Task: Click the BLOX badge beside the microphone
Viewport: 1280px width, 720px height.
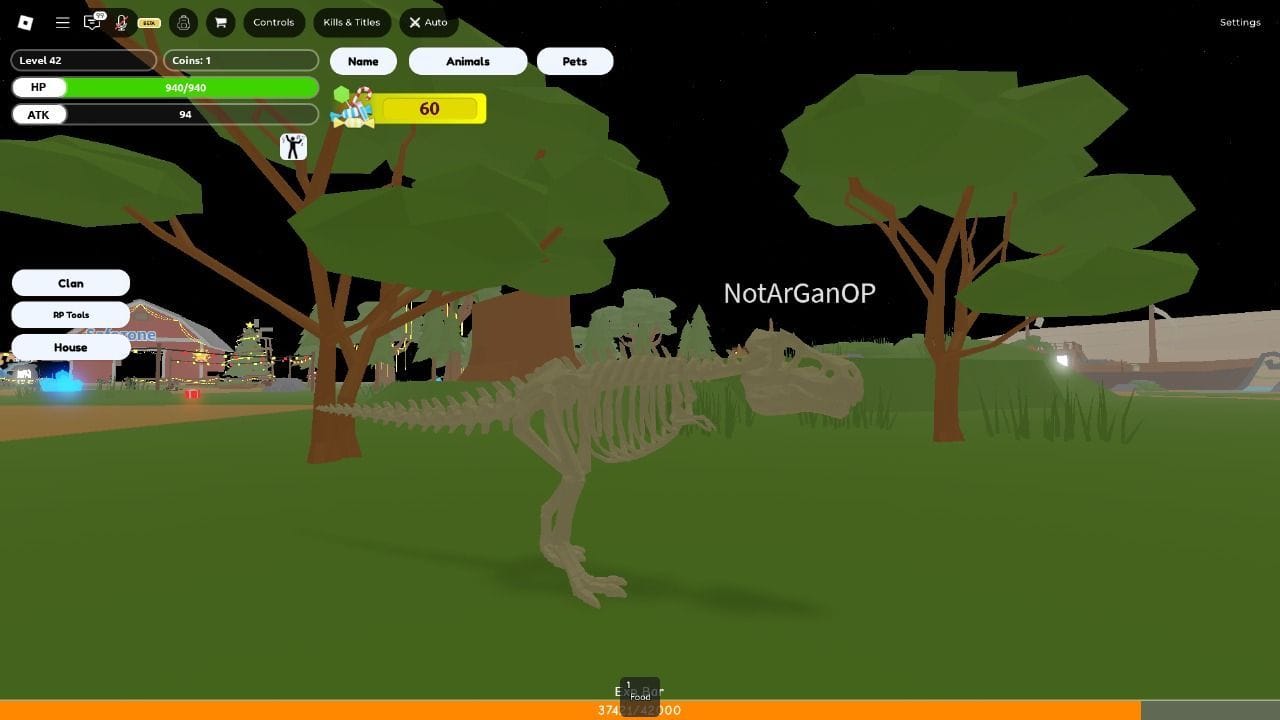Action: pos(150,22)
